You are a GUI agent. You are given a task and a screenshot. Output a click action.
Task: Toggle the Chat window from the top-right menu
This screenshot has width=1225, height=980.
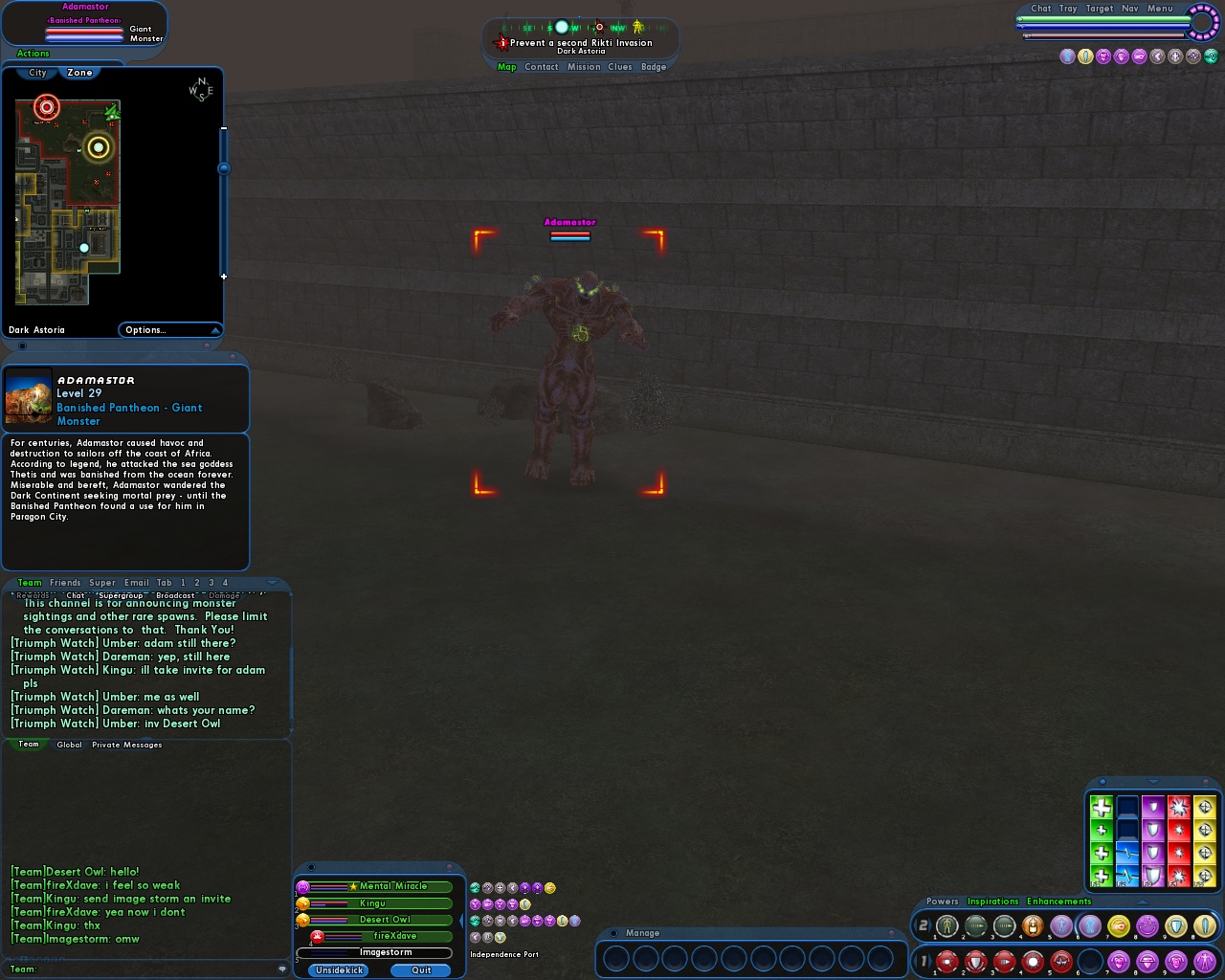(x=1041, y=9)
